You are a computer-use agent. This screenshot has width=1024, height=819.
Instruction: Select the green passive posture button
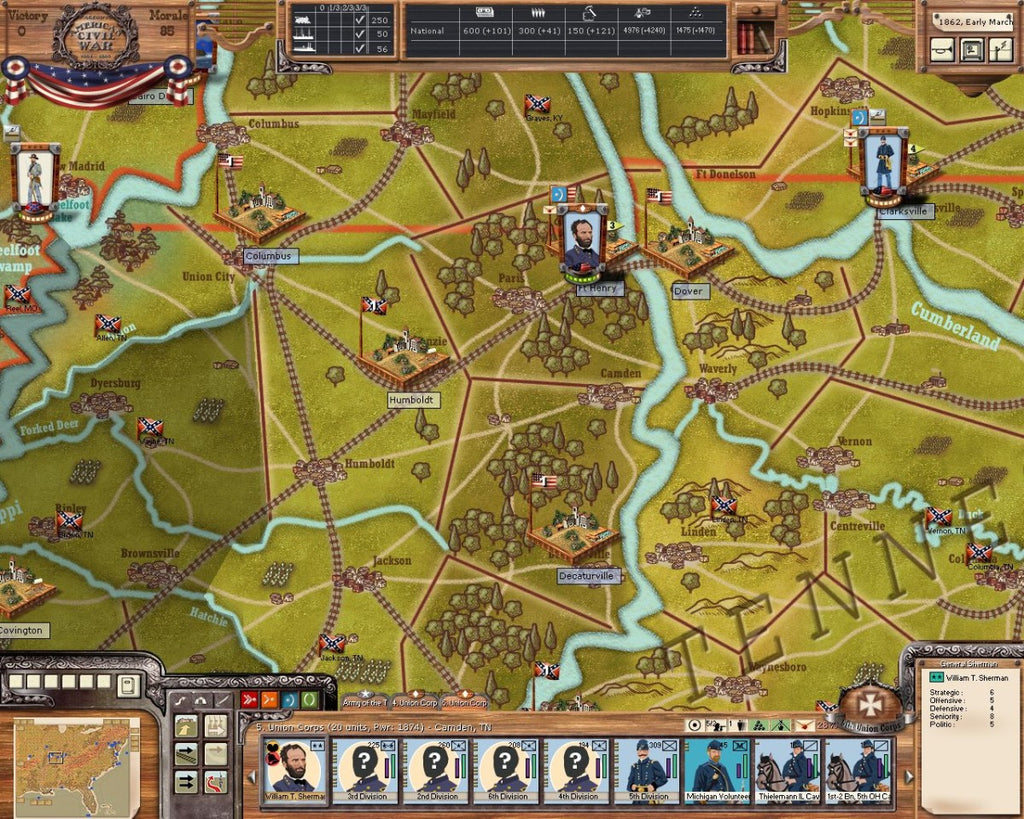click(x=311, y=699)
